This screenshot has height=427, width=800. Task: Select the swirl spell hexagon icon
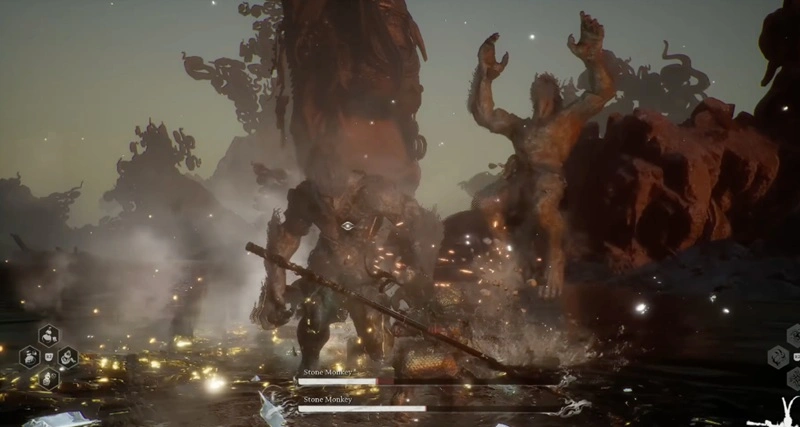(x=778, y=357)
